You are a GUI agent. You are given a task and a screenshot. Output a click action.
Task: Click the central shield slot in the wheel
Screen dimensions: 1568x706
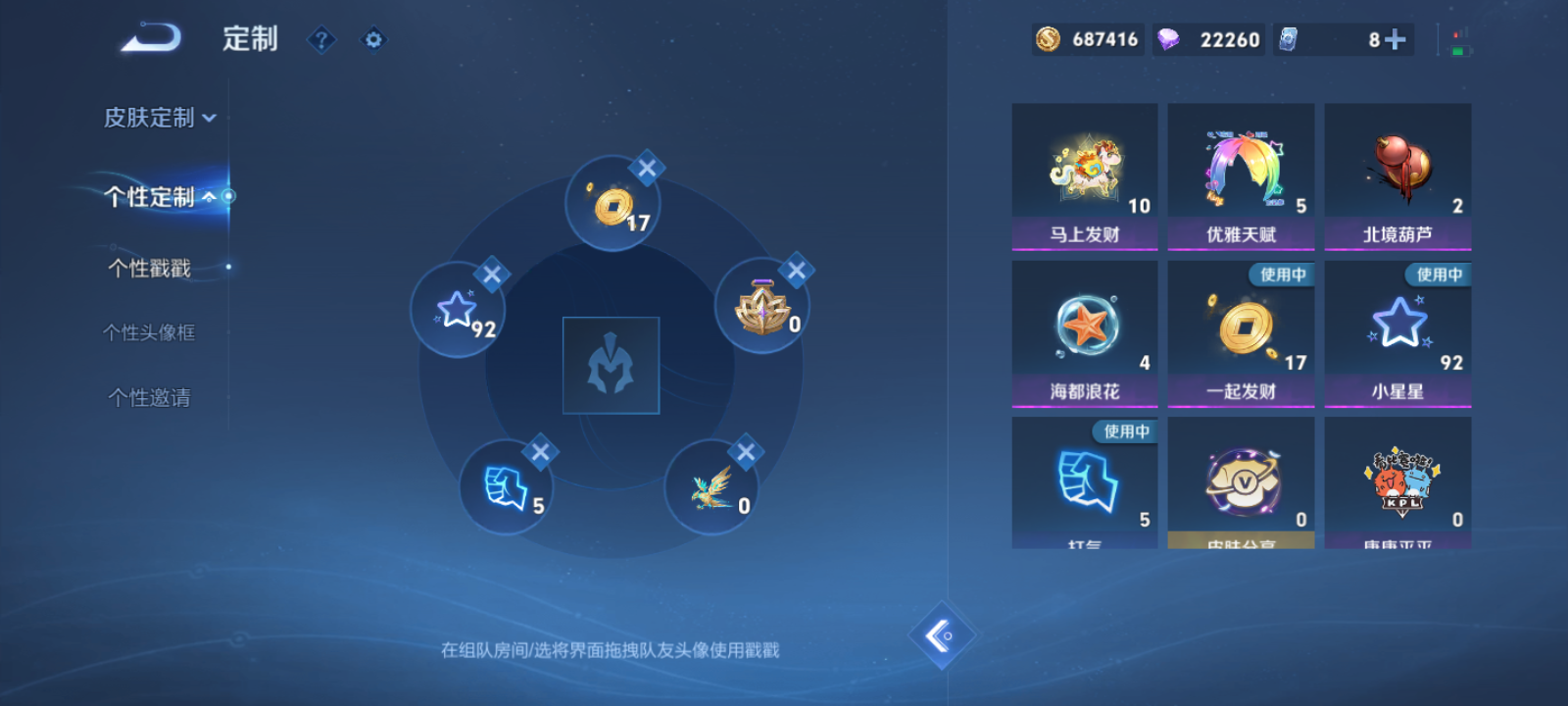tap(611, 363)
